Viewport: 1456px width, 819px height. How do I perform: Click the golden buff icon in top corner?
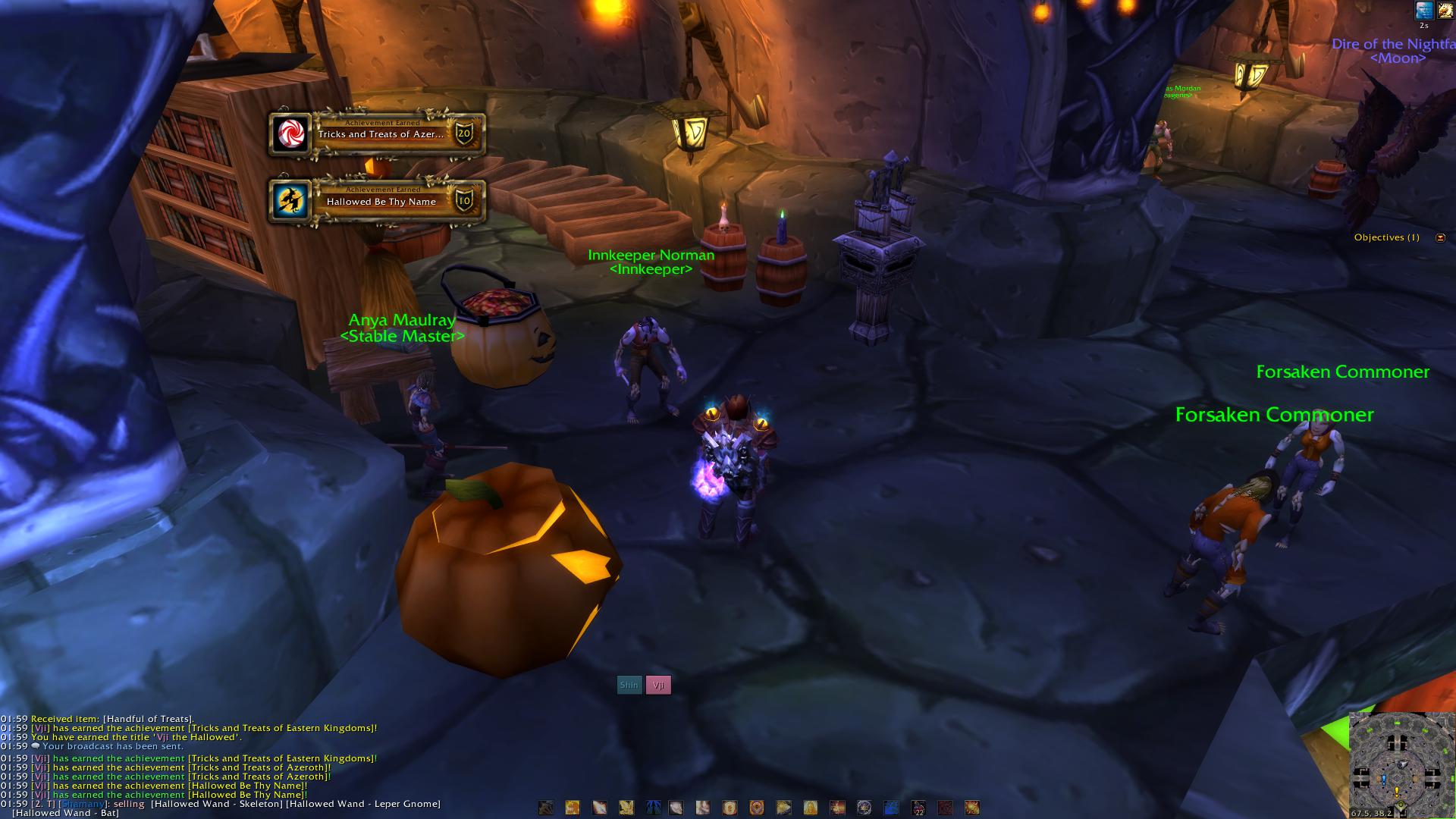[1446, 10]
